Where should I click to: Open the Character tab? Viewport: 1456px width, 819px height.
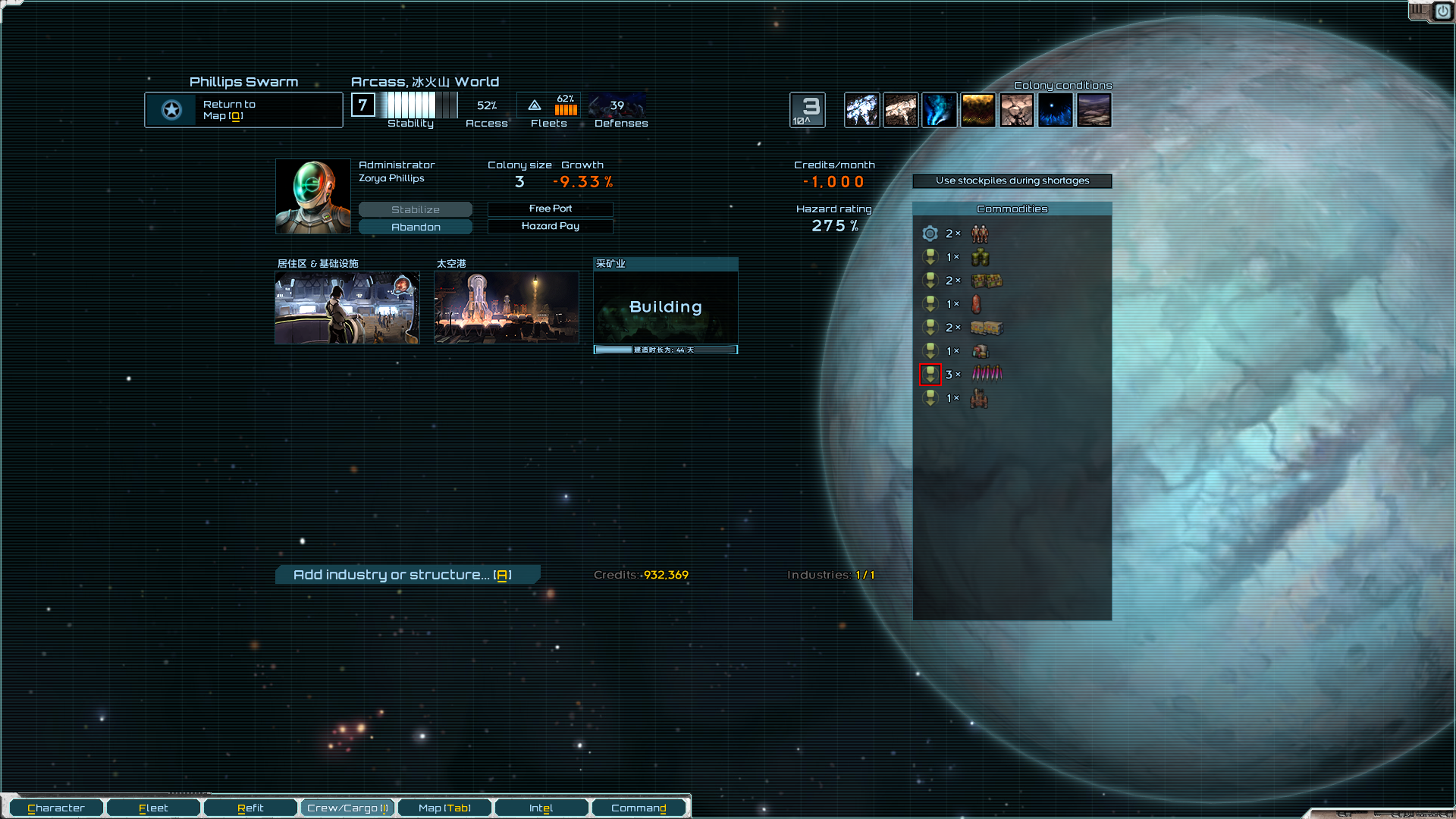(56, 808)
